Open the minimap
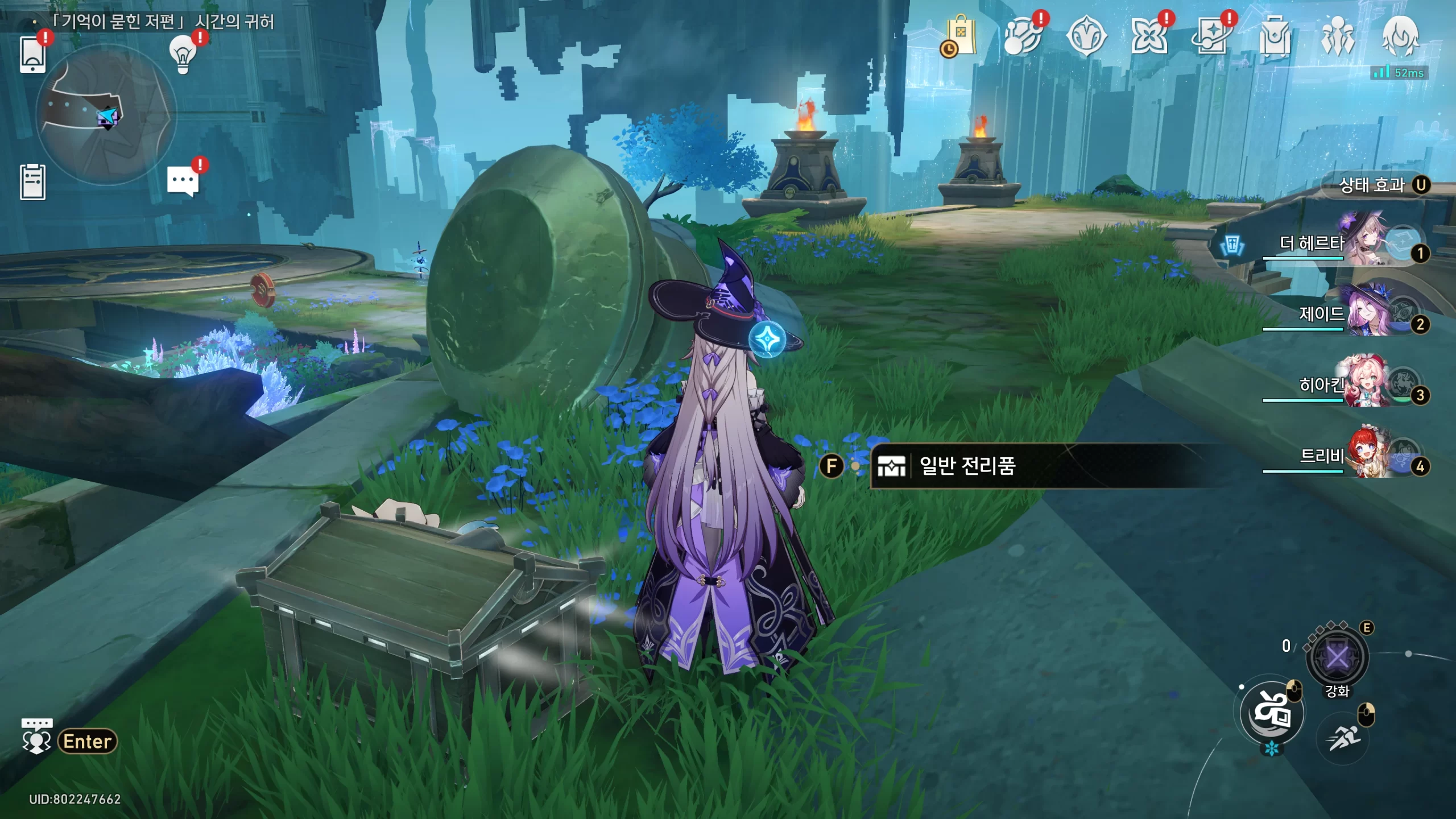This screenshot has height=819, width=1456. pyautogui.click(x=106, y=115)
